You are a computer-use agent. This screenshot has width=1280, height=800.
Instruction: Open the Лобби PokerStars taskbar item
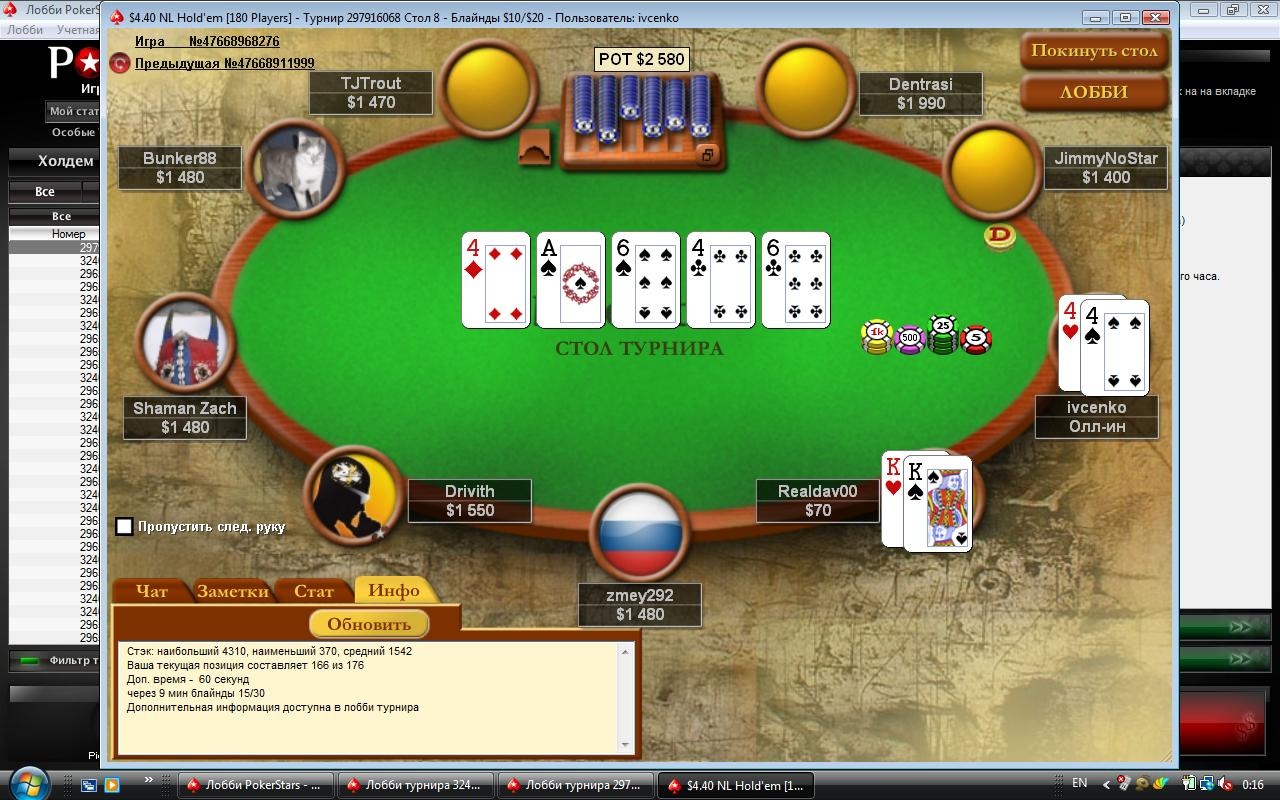tap(254, 785)
